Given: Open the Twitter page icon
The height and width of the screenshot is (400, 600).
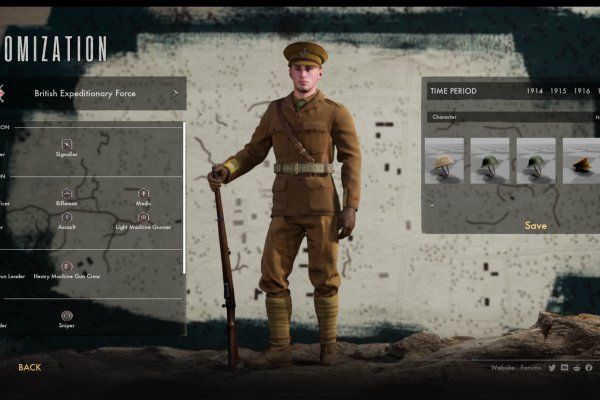Looking at the screenshot, I should (552, 368).
